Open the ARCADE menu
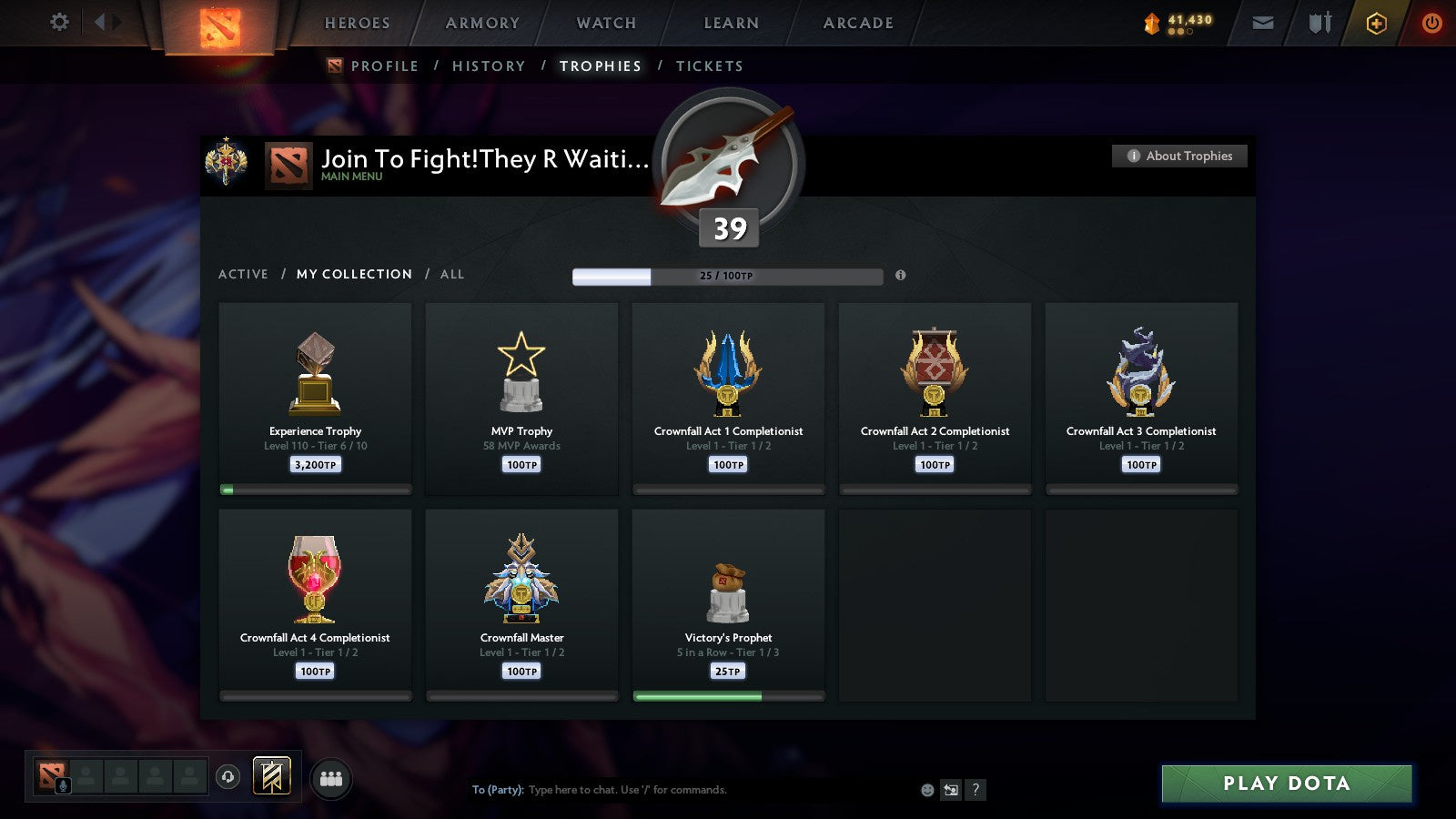 pos(855,23)
